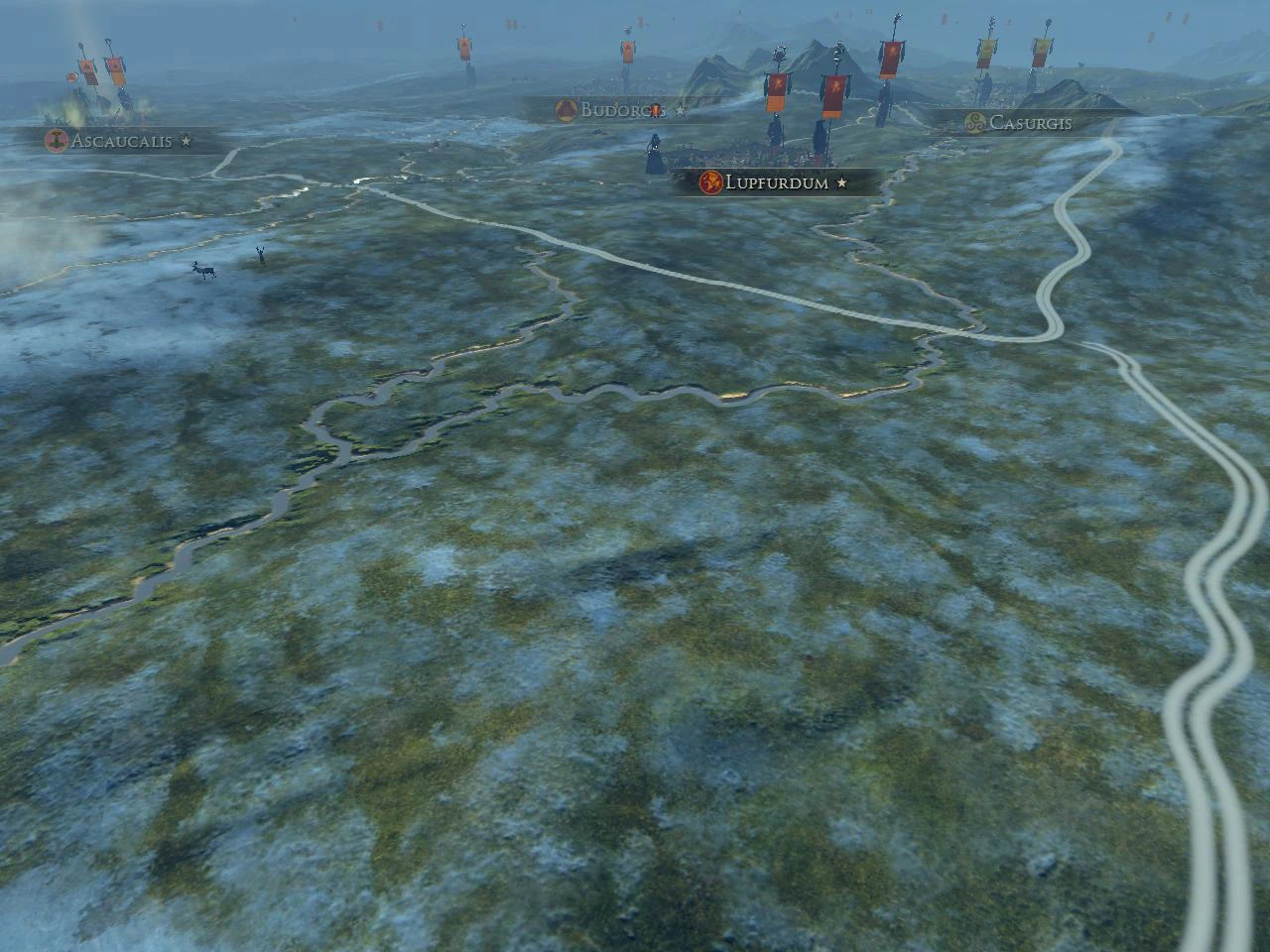
Task: Click the star icon after Ascaucalis name
Action: [187, 141]
